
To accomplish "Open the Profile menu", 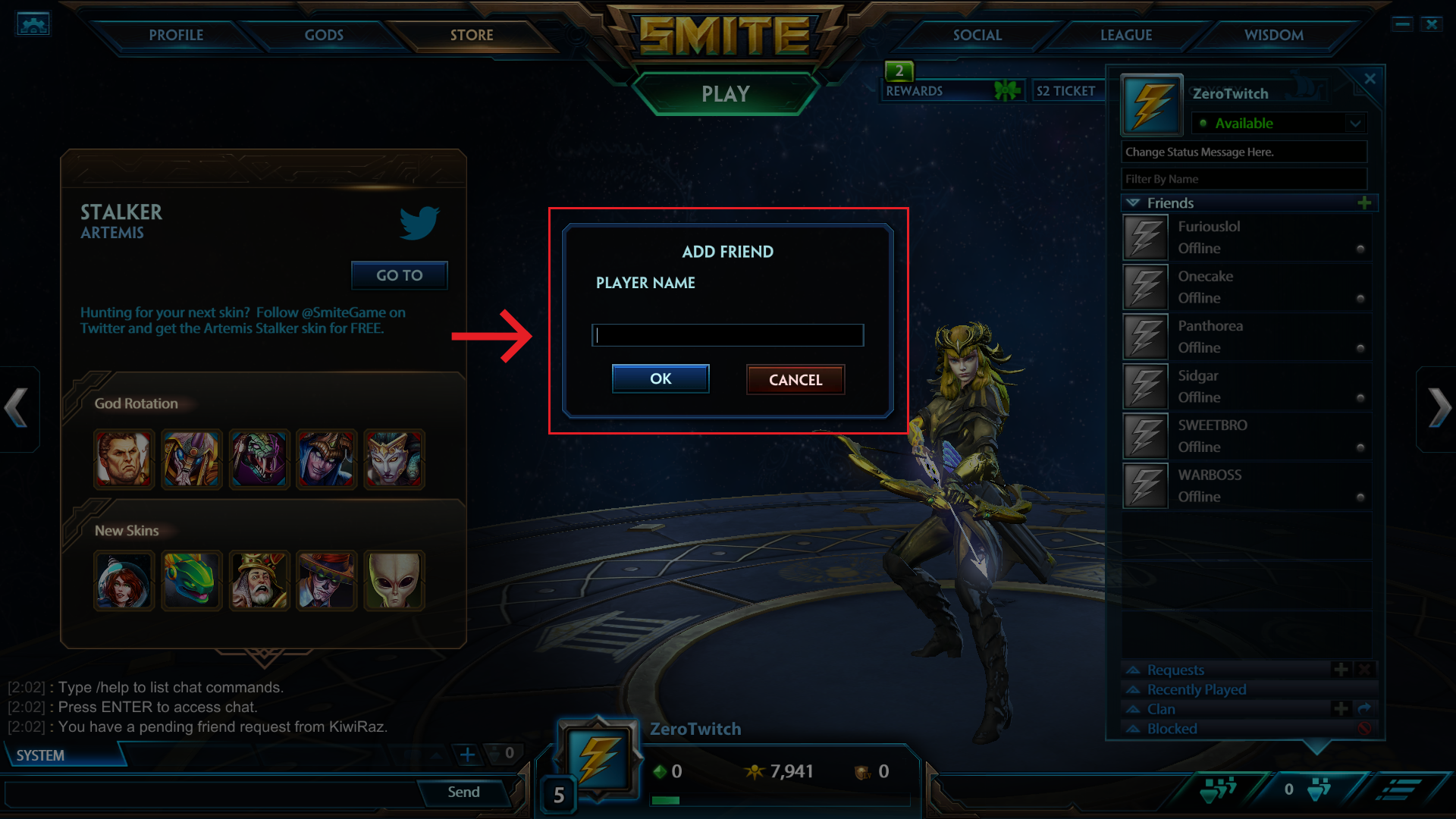I will tap(176, 35).
